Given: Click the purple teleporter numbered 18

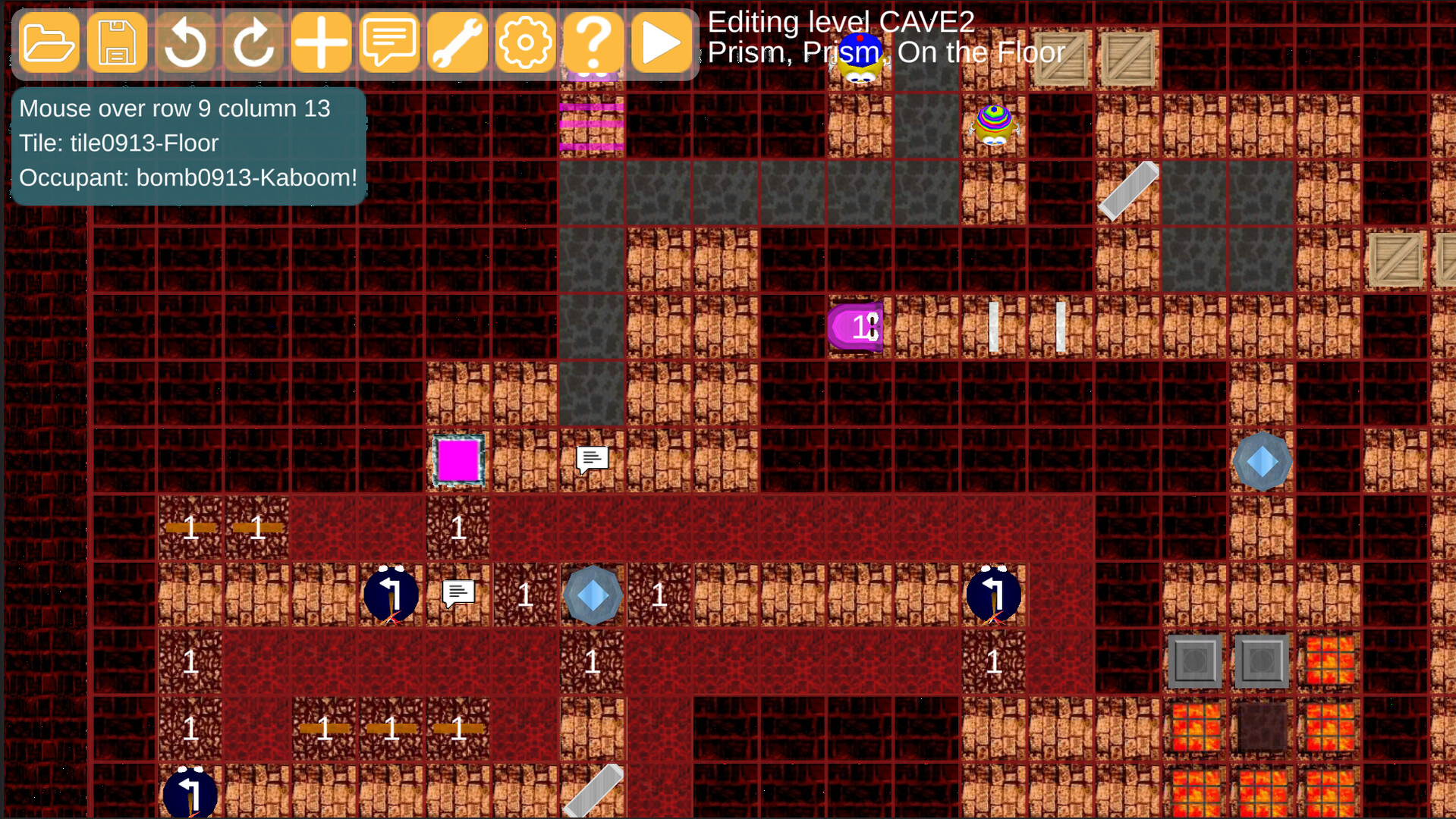Looking at the screenshot, I should [x=856, y=327].
